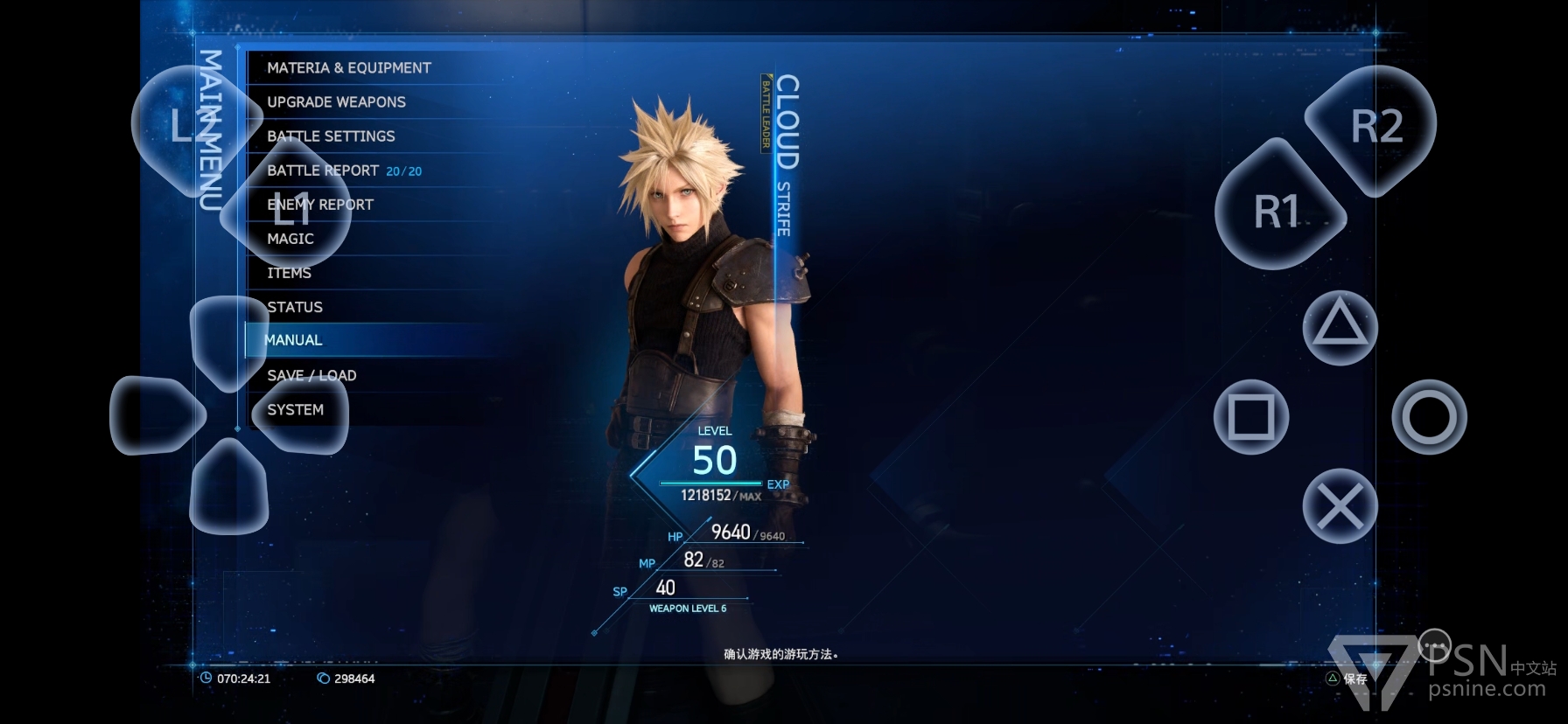Viewport: 1568px width, 724px height.
Task: Tap the R2 overlay button
Action: [1375, 128]
